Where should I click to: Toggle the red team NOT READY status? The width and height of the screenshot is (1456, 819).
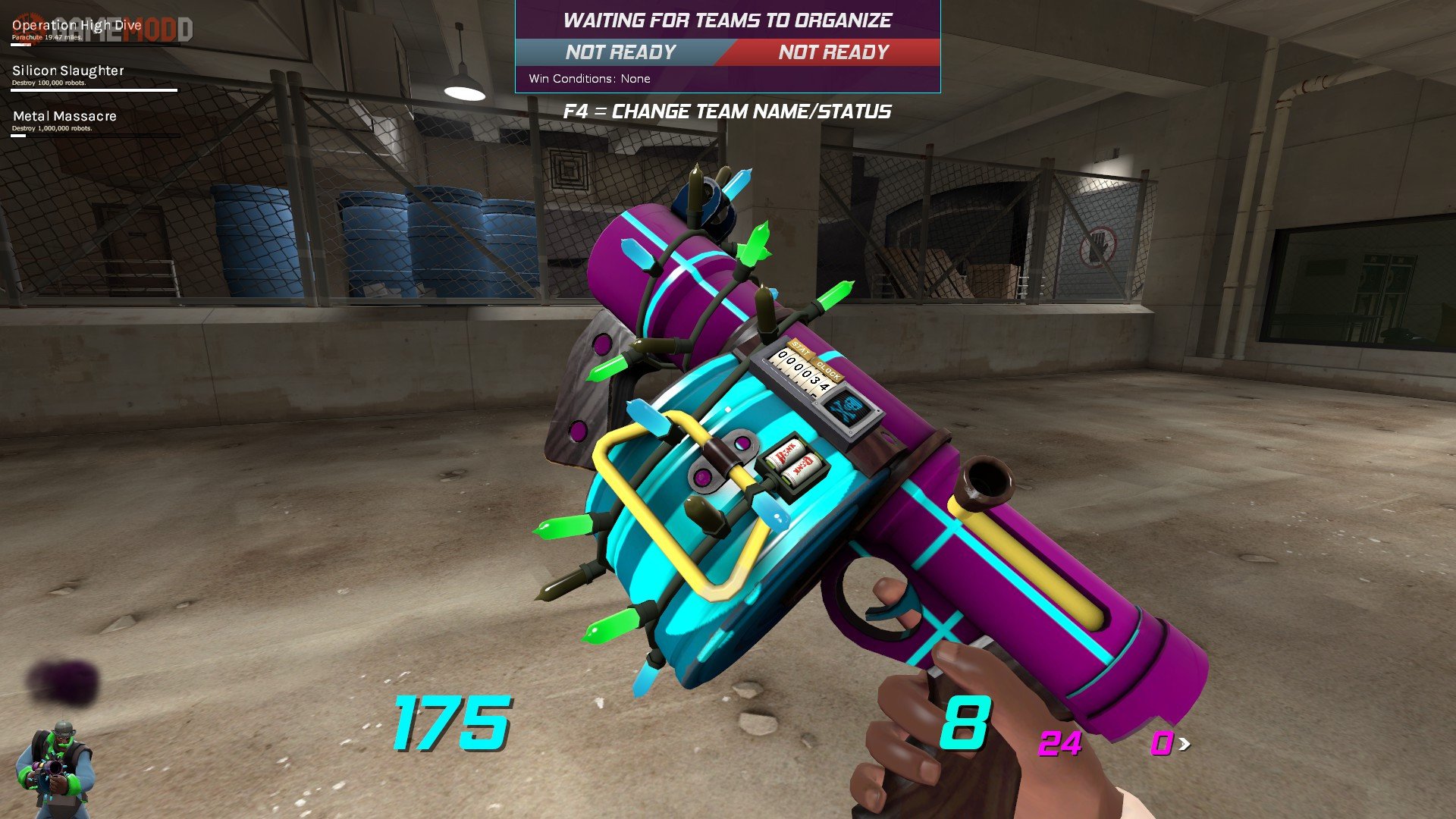(x=833, y=52)
